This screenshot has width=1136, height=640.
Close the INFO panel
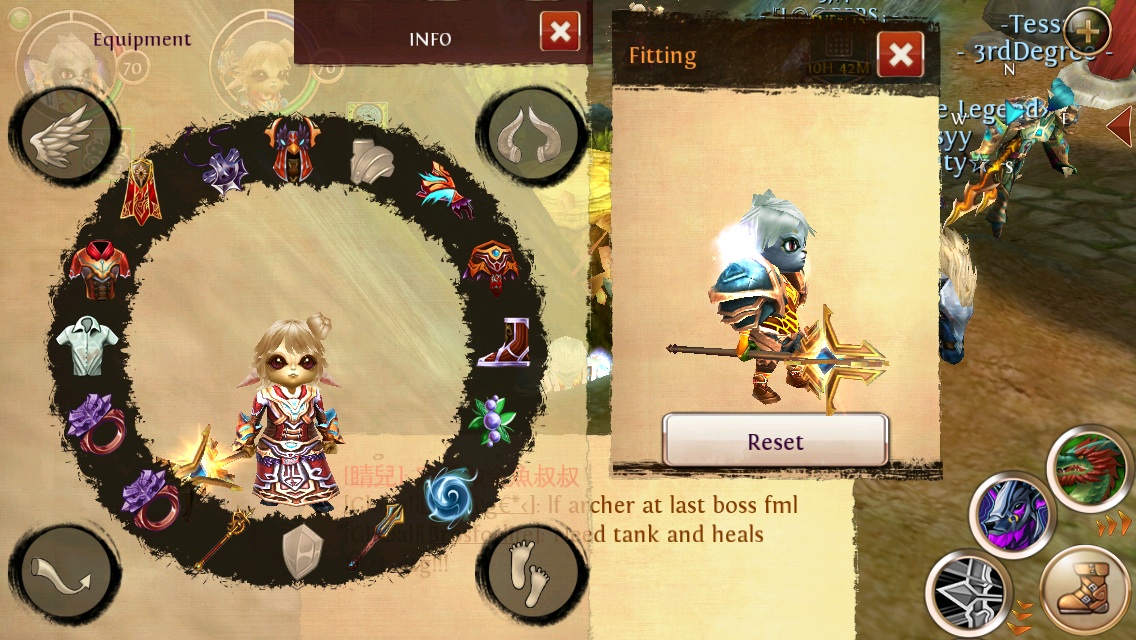point(560,32)
